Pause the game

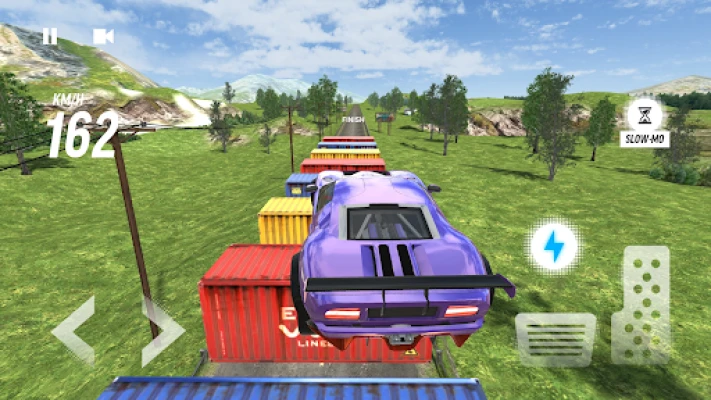pos(49,37)
